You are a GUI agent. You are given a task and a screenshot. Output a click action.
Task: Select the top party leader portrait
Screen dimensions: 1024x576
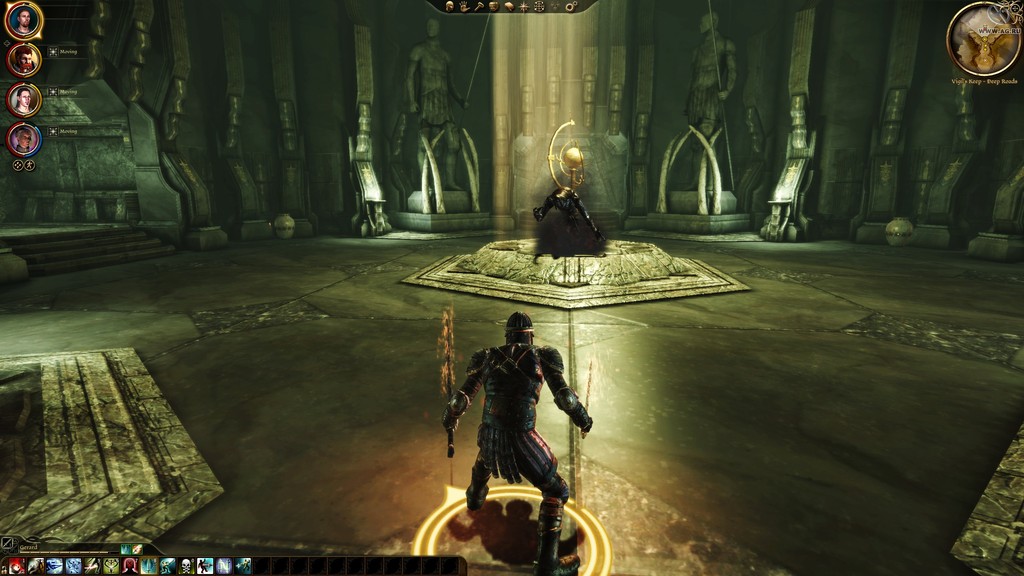tap(23, 20)
